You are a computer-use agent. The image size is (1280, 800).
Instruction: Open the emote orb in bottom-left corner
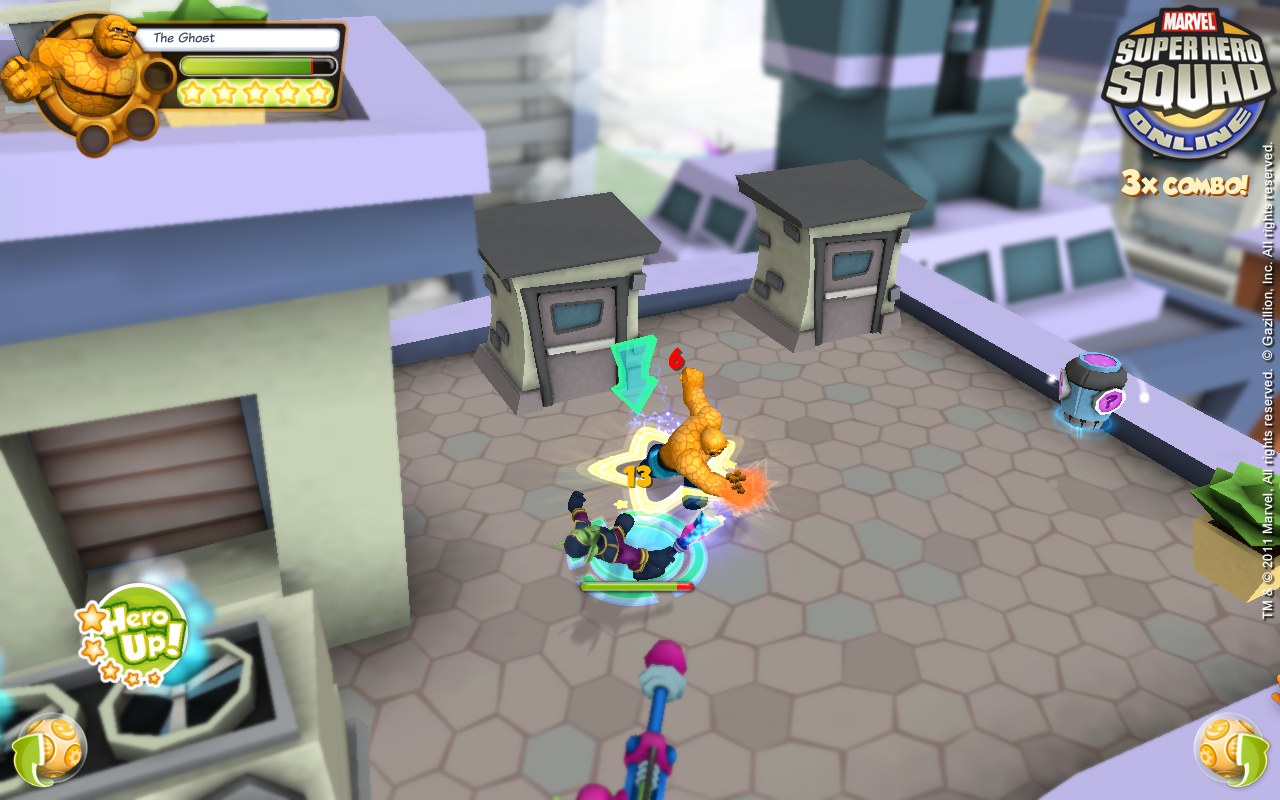point(48,747)
